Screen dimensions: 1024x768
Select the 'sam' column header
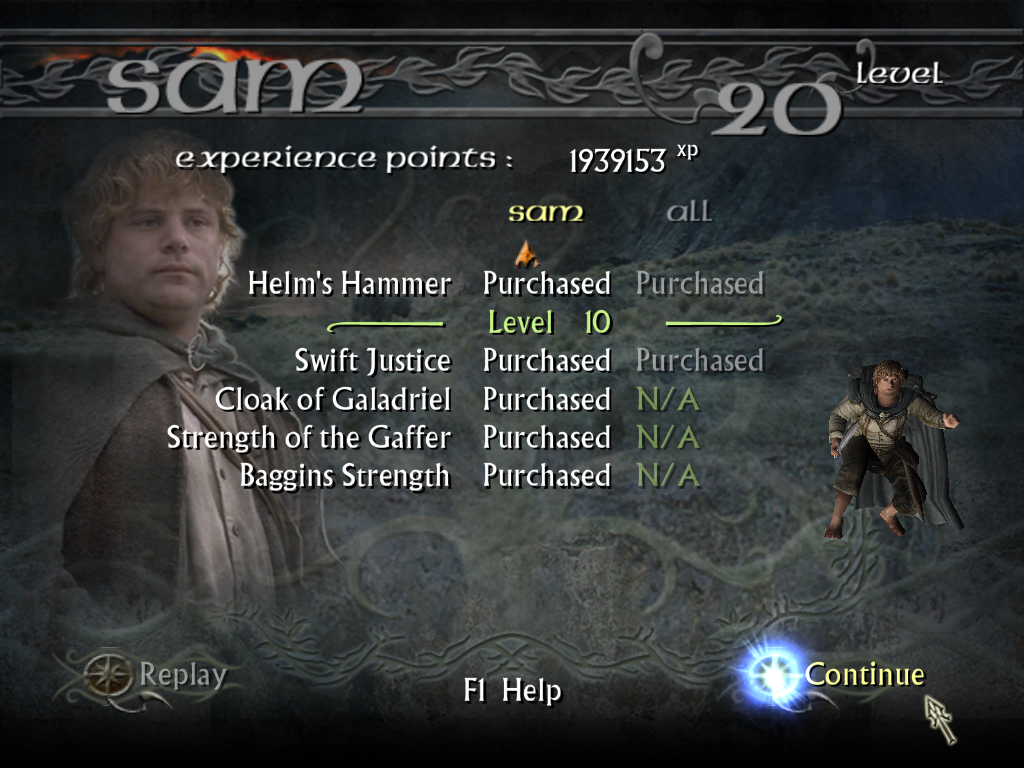tap(545, 212)
